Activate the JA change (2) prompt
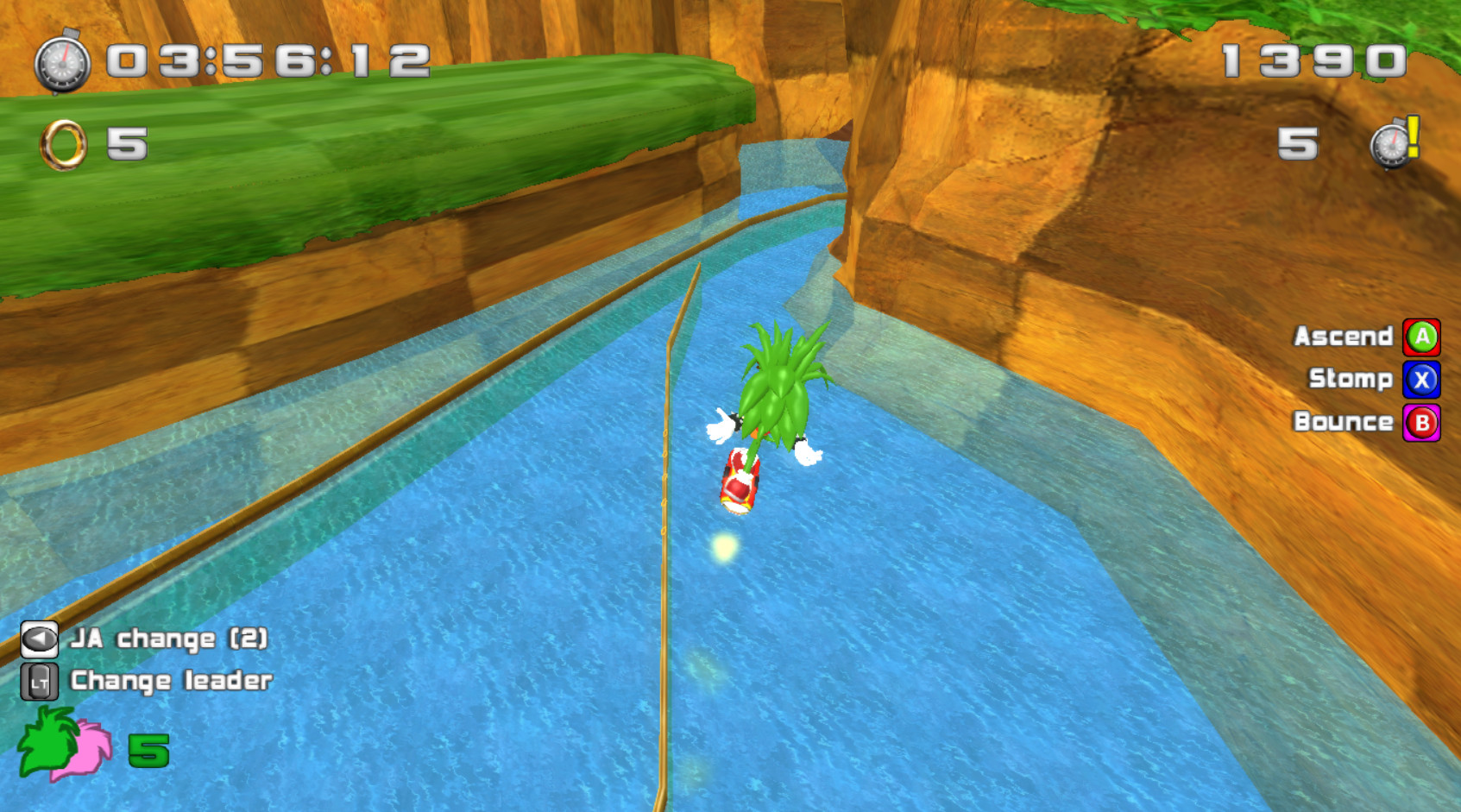Viewport: 1461px width, 812px height. point(170,639)
